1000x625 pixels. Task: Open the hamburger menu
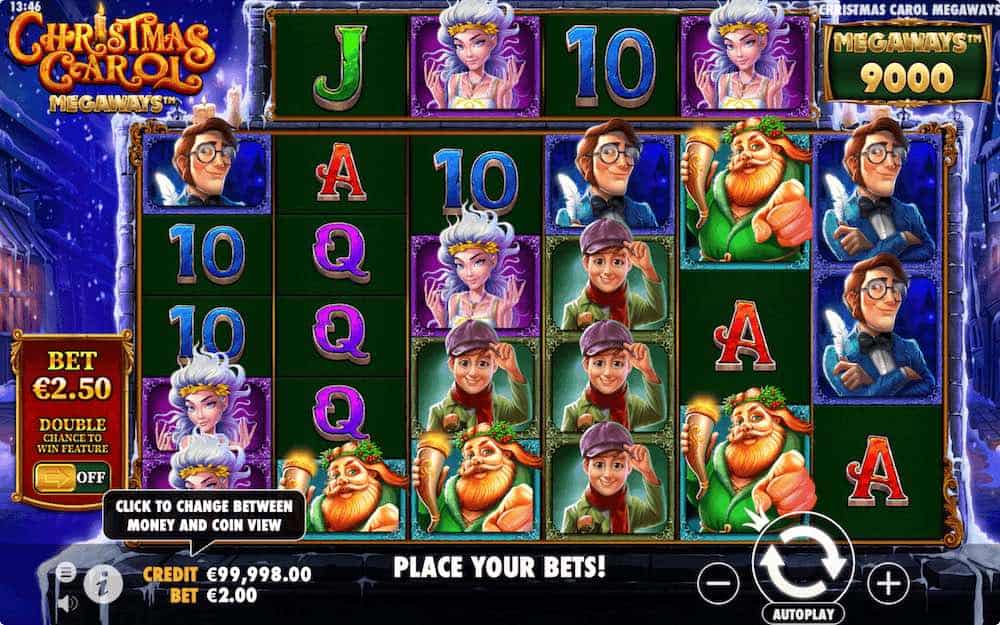coord(66,571)
